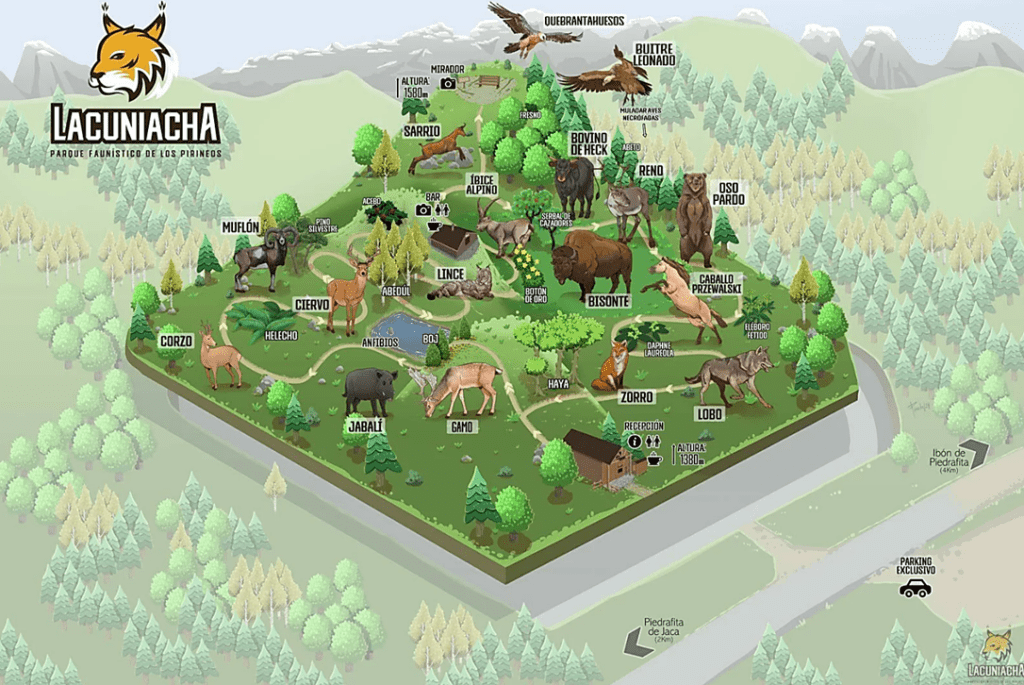Select the Mirador camera marker
1024x685 pixels.
(448, 84)
